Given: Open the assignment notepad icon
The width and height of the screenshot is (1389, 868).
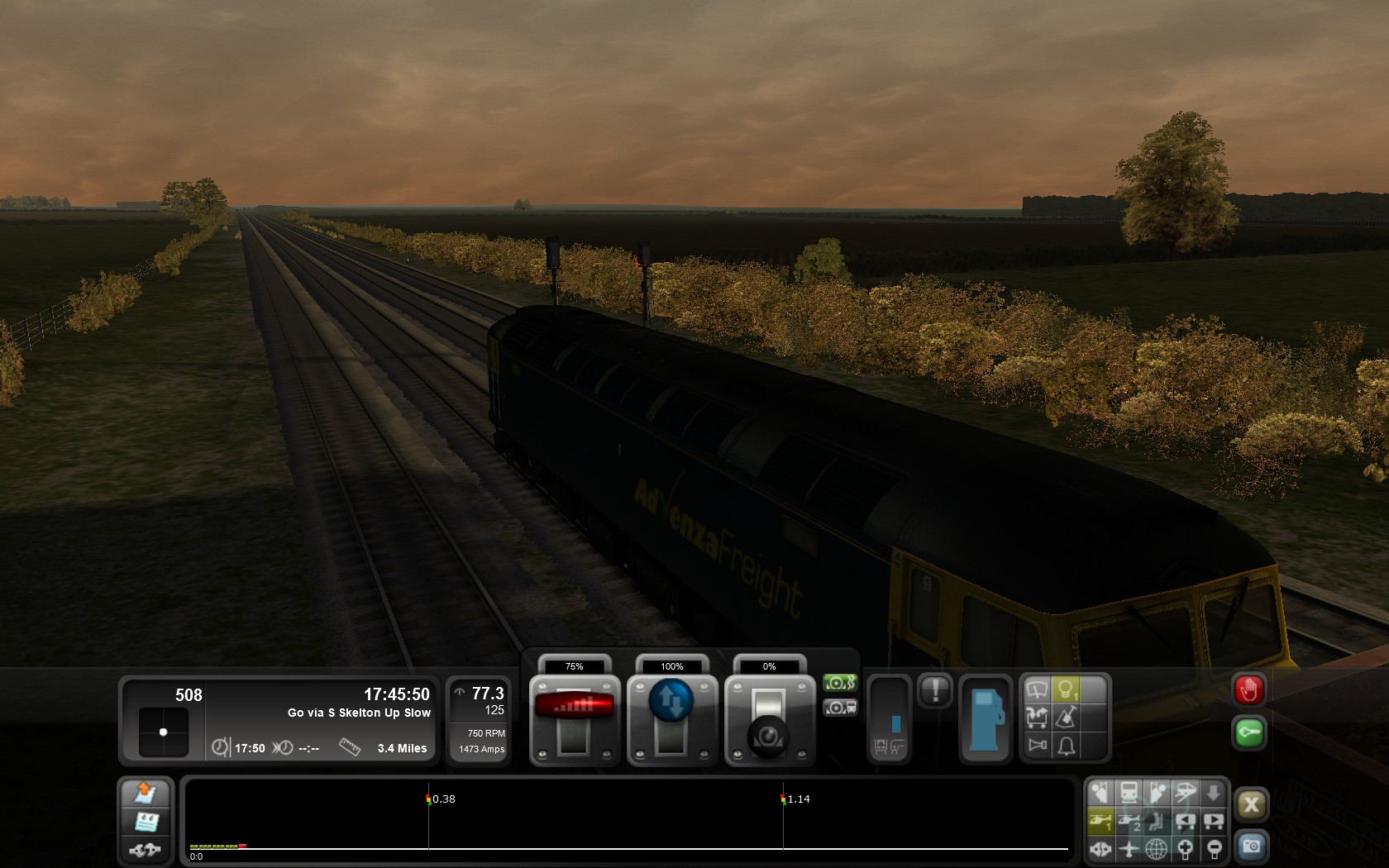Looking at the screenshot, I should click(146, 822).
